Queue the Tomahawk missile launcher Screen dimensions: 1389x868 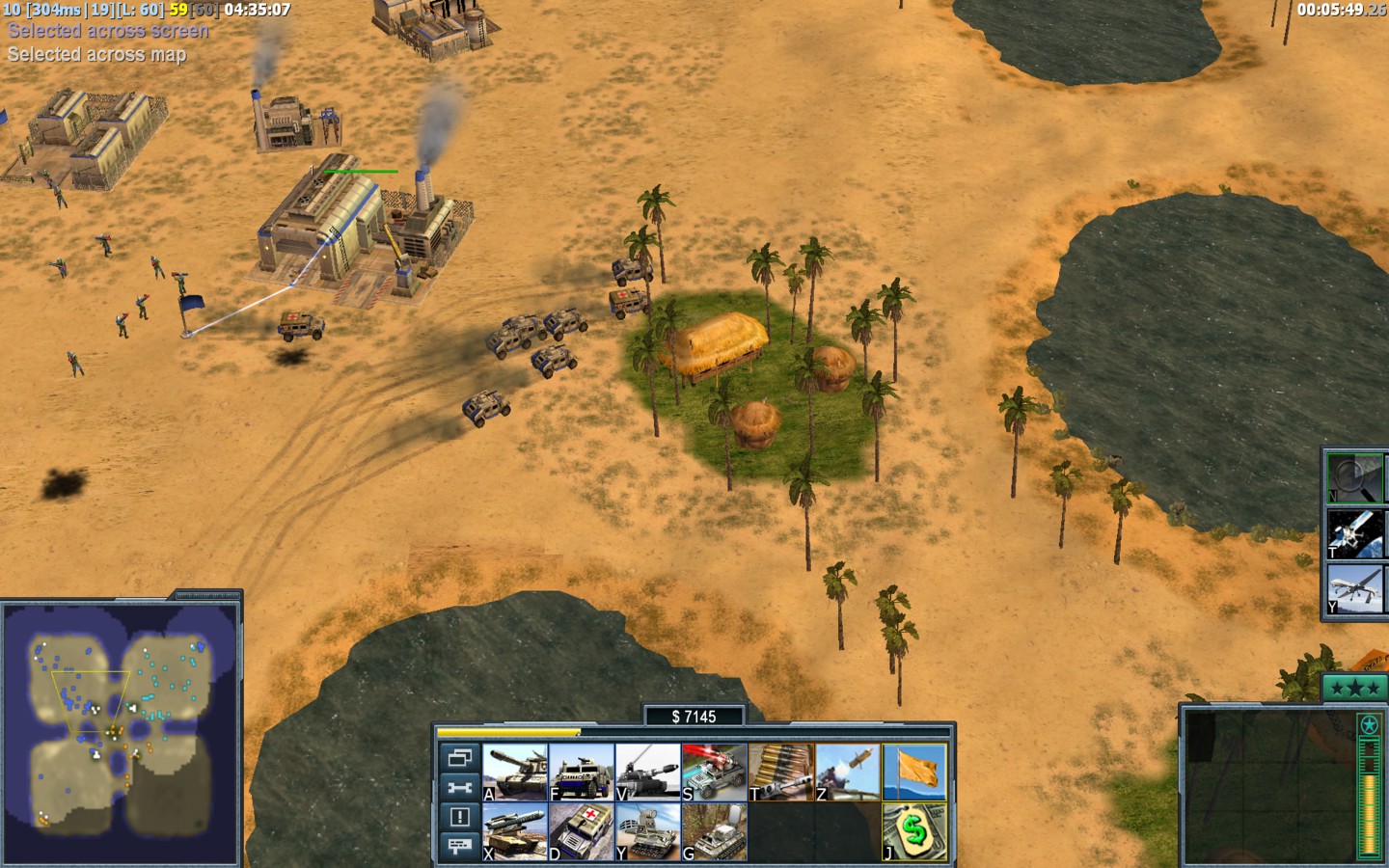pos(515,831)
